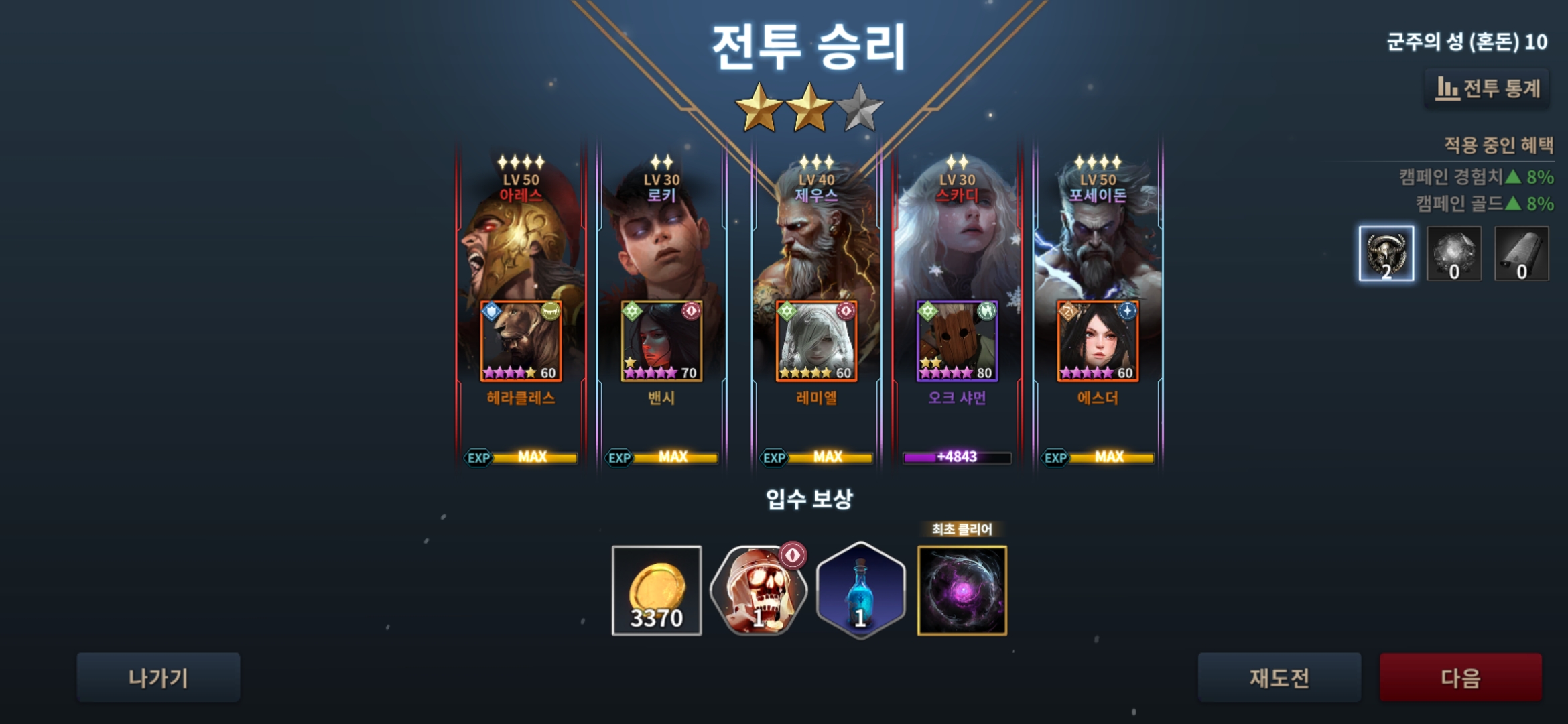Open the 에스더 hero portrait
Viewport: 1568px width, 724px height.
pyautogui.click(x=1098, y=342)
